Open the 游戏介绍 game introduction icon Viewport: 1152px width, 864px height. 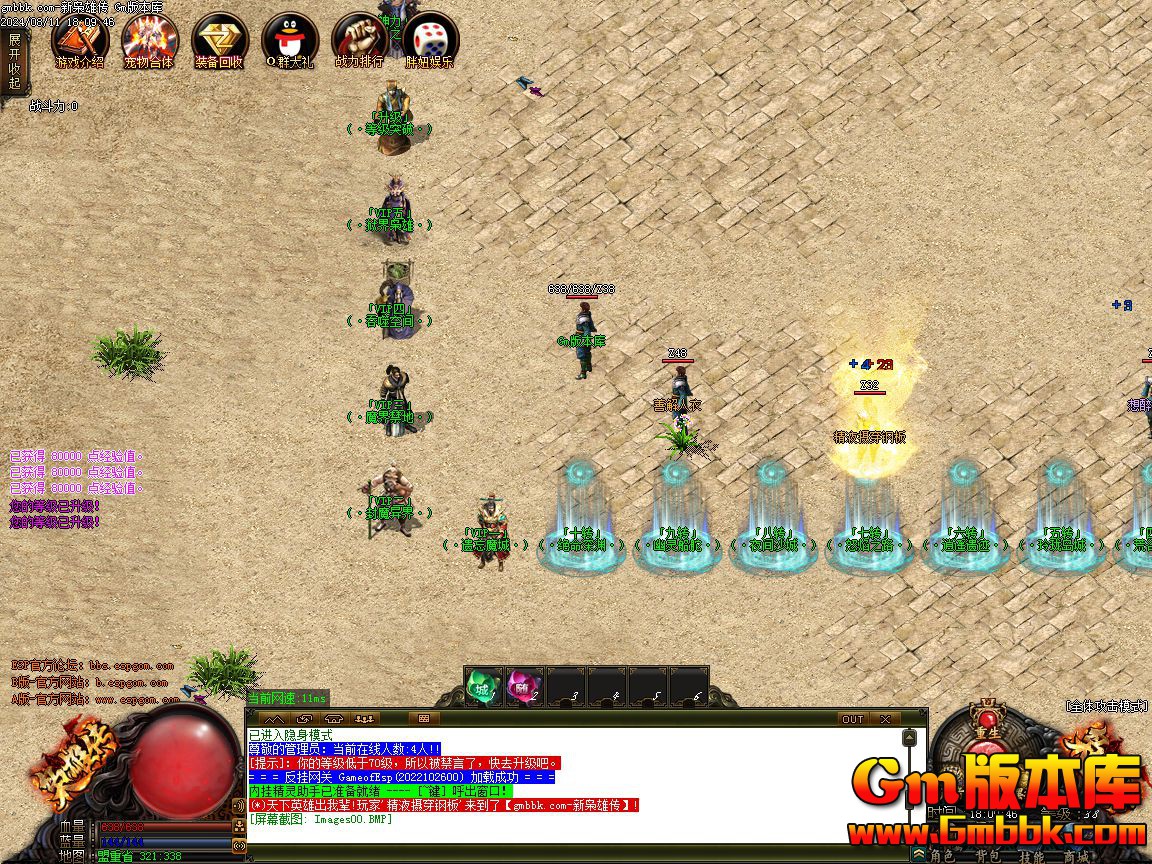80,40
